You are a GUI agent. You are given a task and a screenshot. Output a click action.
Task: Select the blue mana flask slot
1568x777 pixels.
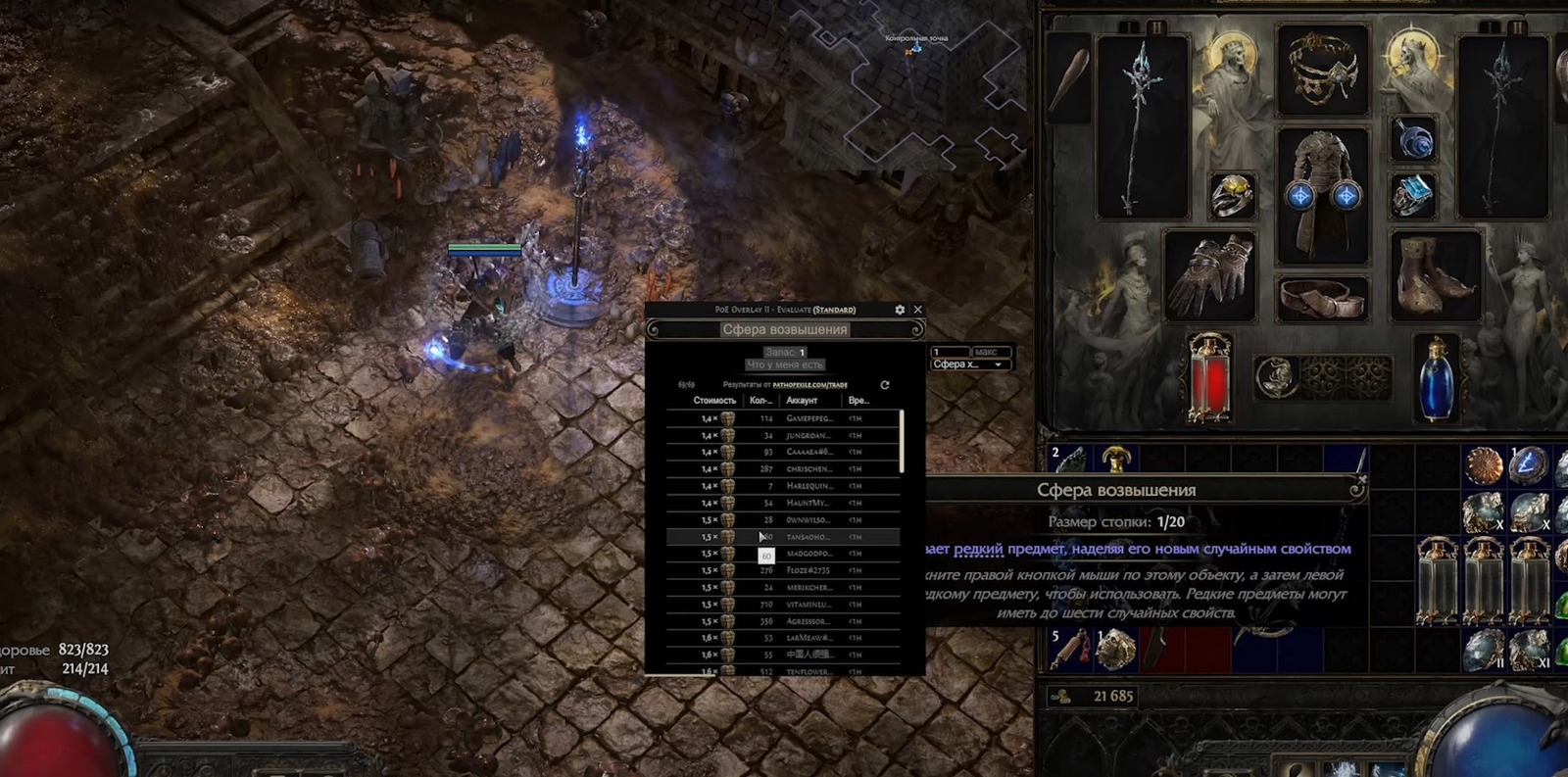(x=1437, y=378)
